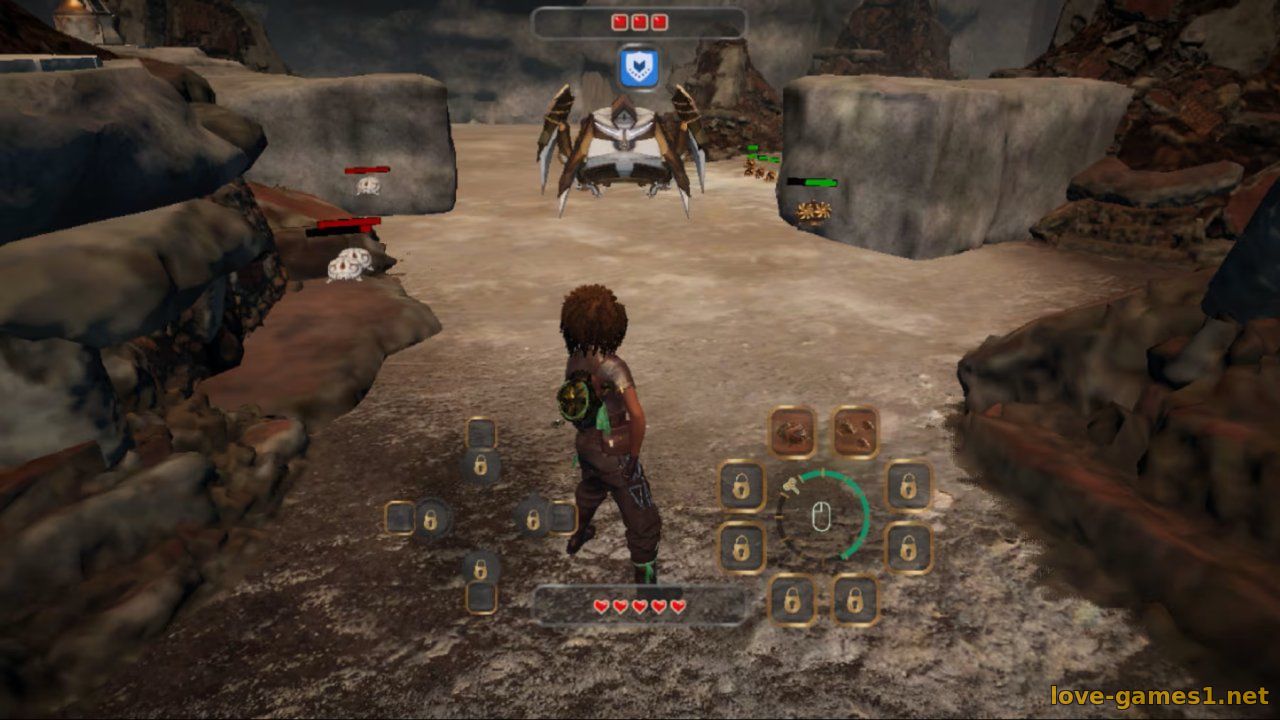Select the swarm of small bugs ability slot
The height and width of the screenshot is (720, 1280).
coord(856,430)
